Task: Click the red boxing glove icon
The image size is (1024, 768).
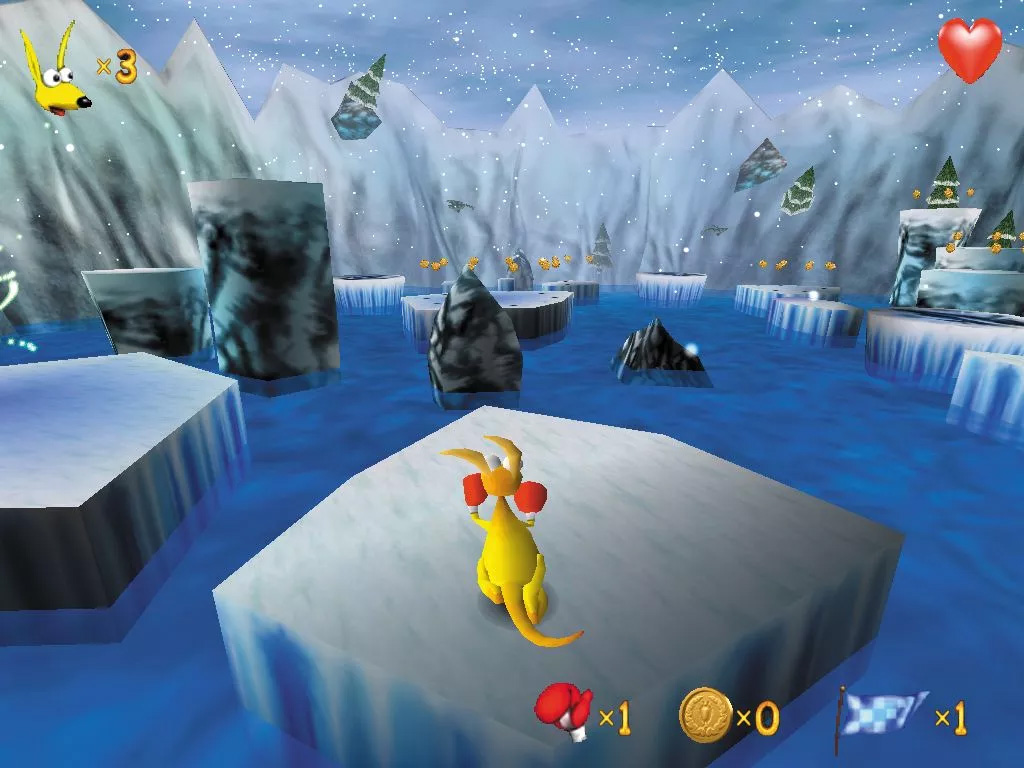Action: [x=563, y=712]
